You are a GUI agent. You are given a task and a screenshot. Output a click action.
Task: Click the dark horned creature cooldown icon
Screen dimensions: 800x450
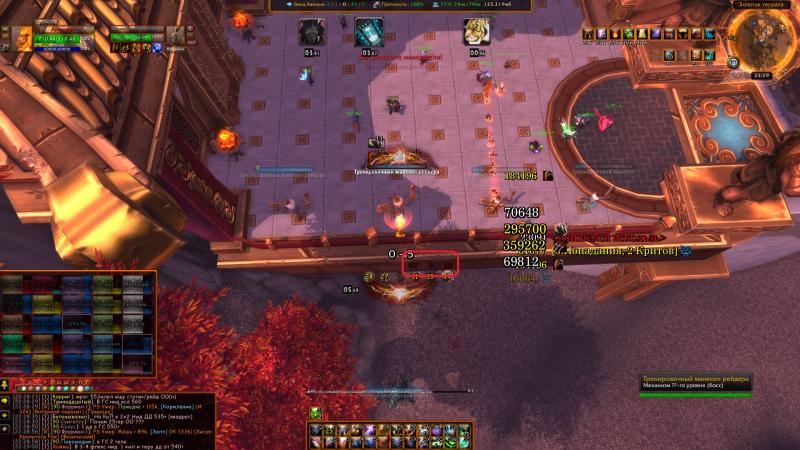[311, 32]
